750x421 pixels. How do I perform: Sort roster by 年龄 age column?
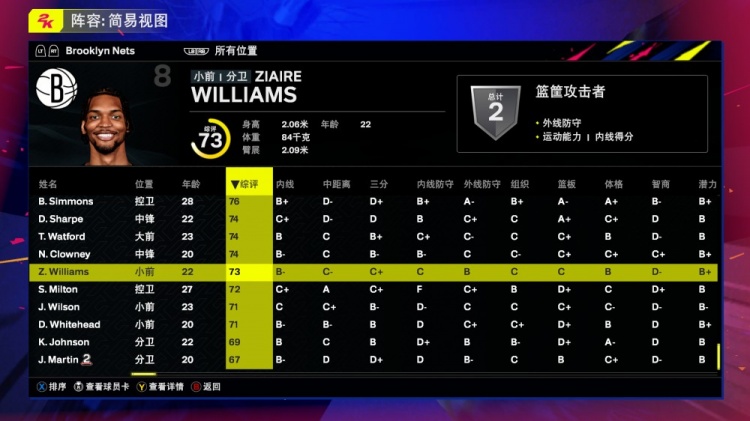point(191,184)
